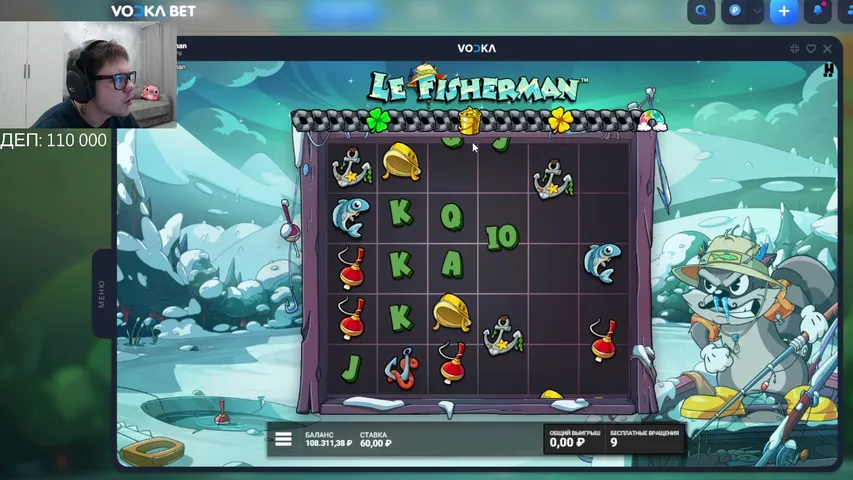Click the blue plus deposit button
The width and height of the screenshot is (853, 480).
[784, 11]
